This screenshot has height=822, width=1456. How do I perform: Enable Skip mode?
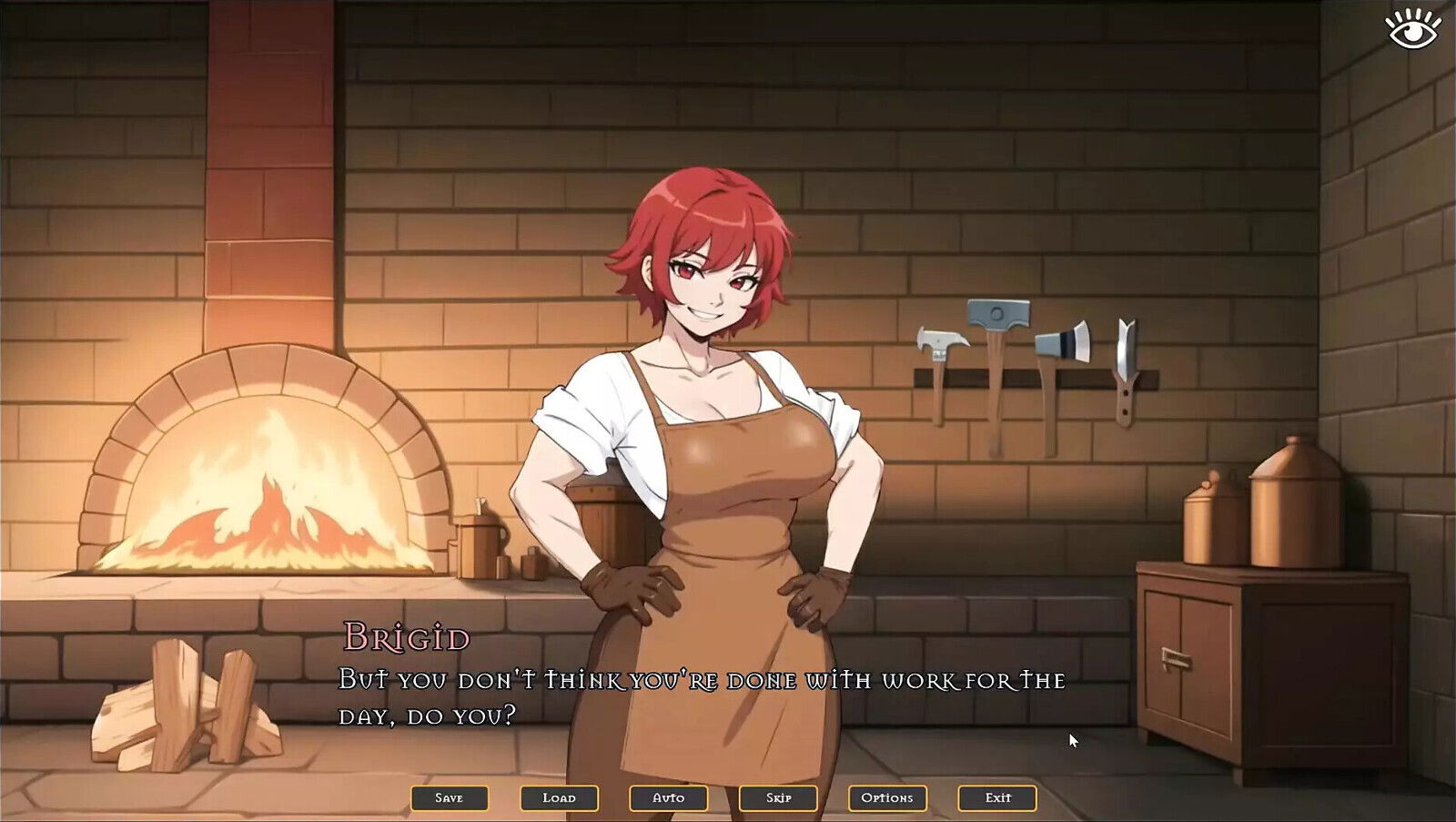click(x=779, y=797)
